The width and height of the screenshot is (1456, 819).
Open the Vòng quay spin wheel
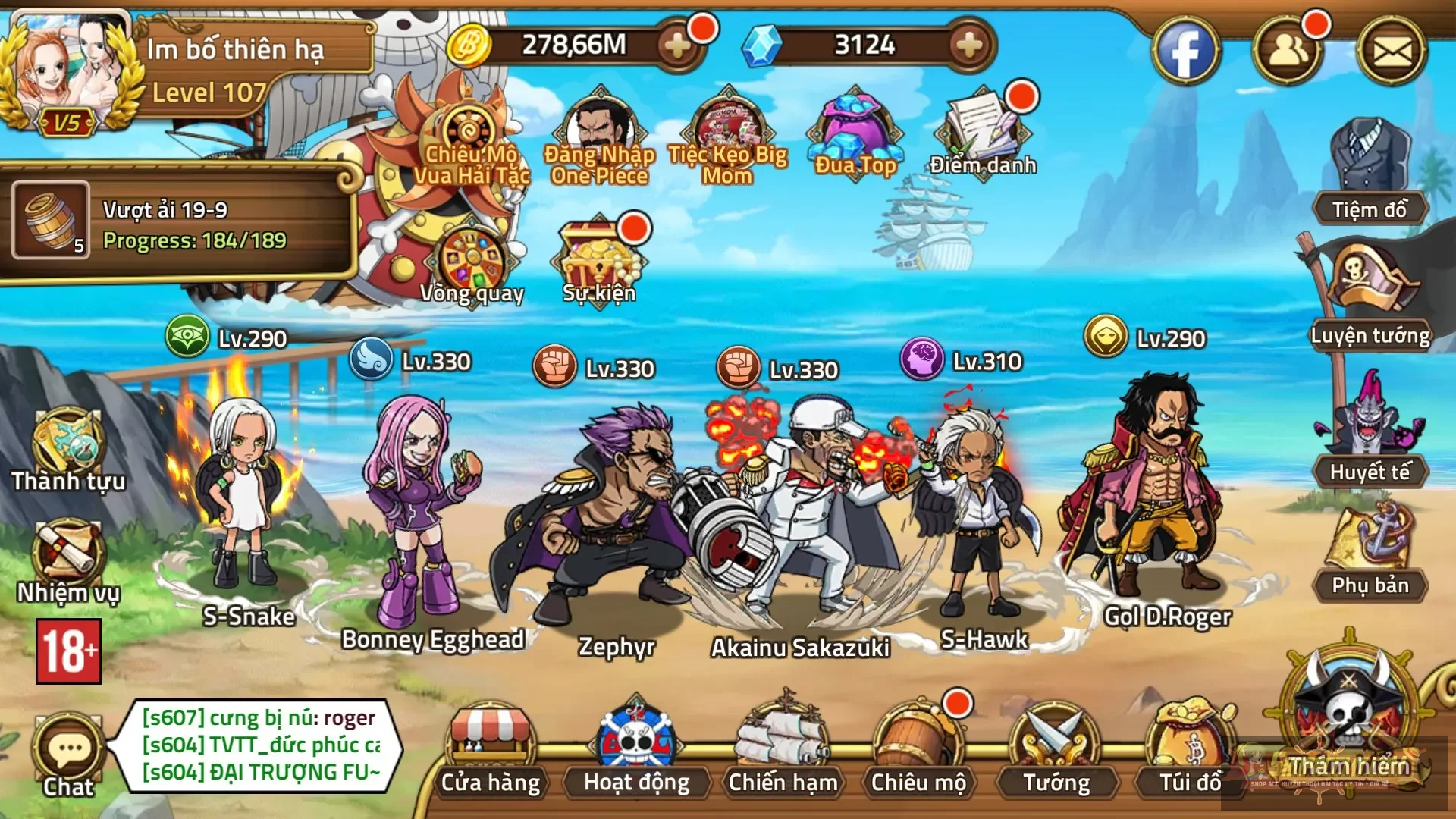[x=472, y=258]
